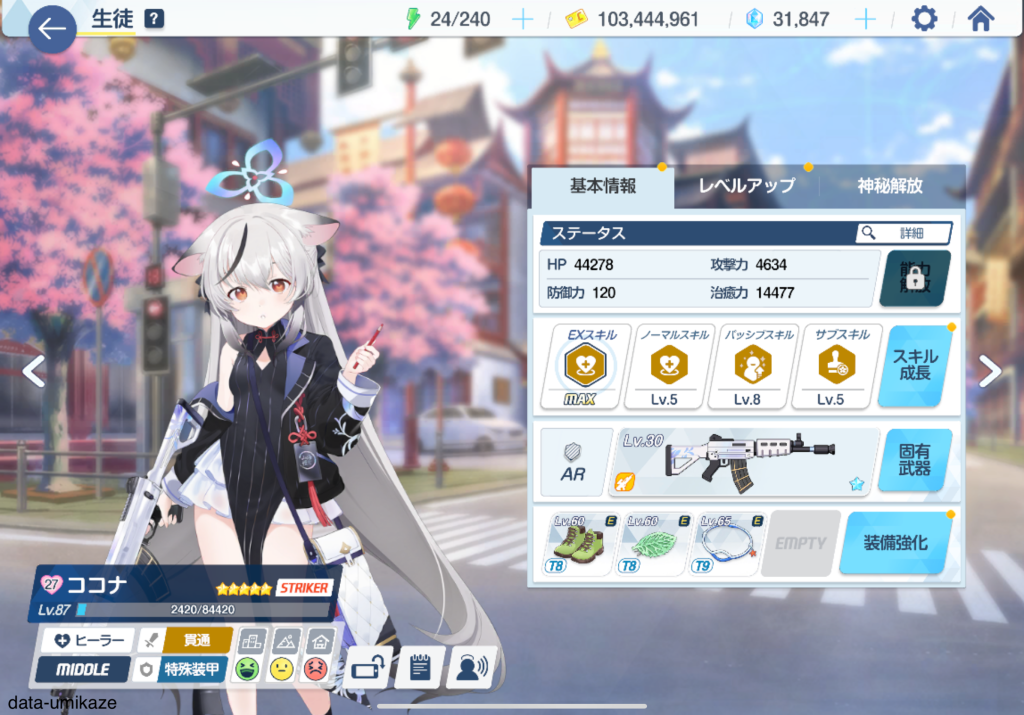1024x715 pixels.
Task: Select the パッシブスキル icon
Action: tap(747, 367)
